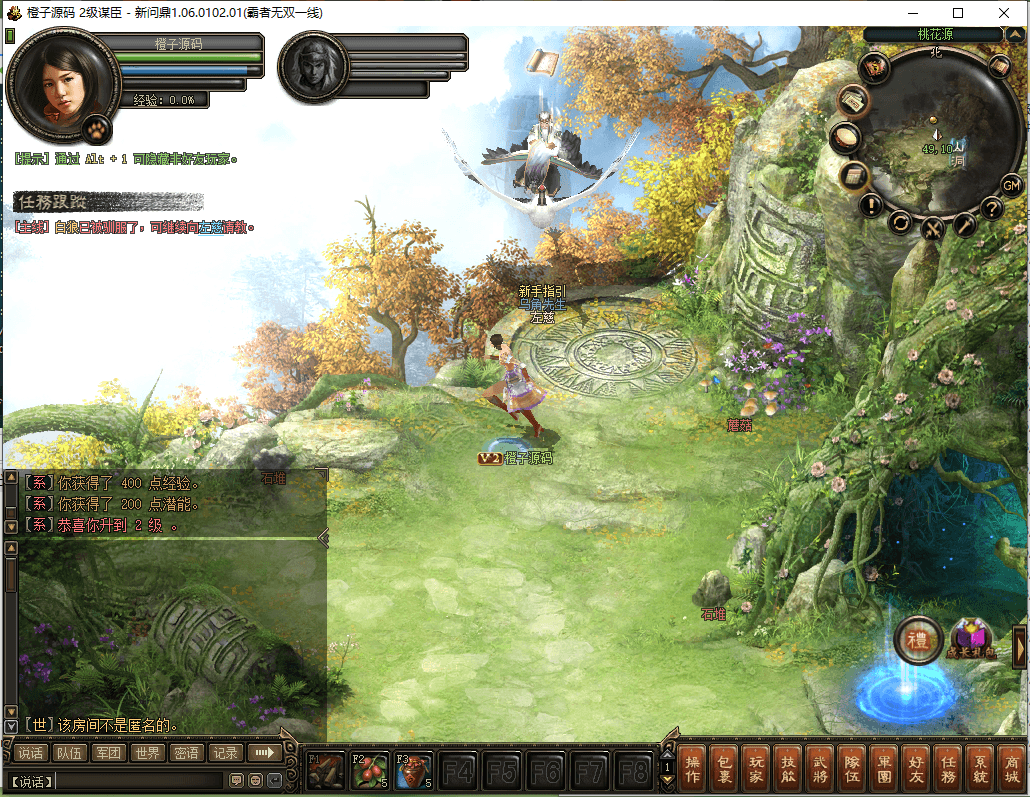This screenshot has width=1030, height=797.
Task: Use the F2 red berries hotbar item
Action: click(370, 771)
